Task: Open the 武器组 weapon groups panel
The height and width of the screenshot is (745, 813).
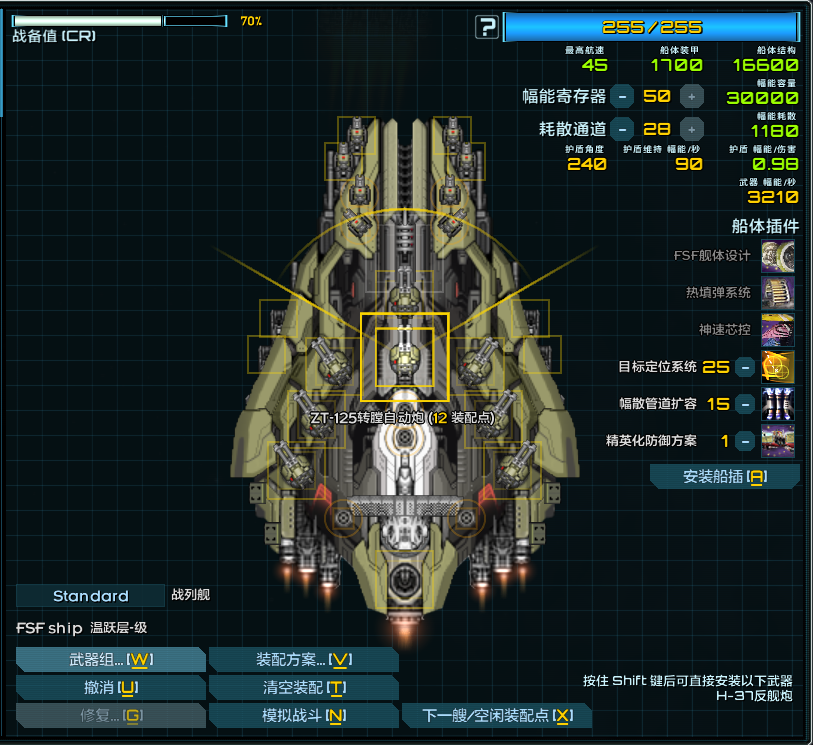Action: coord(110,660)
